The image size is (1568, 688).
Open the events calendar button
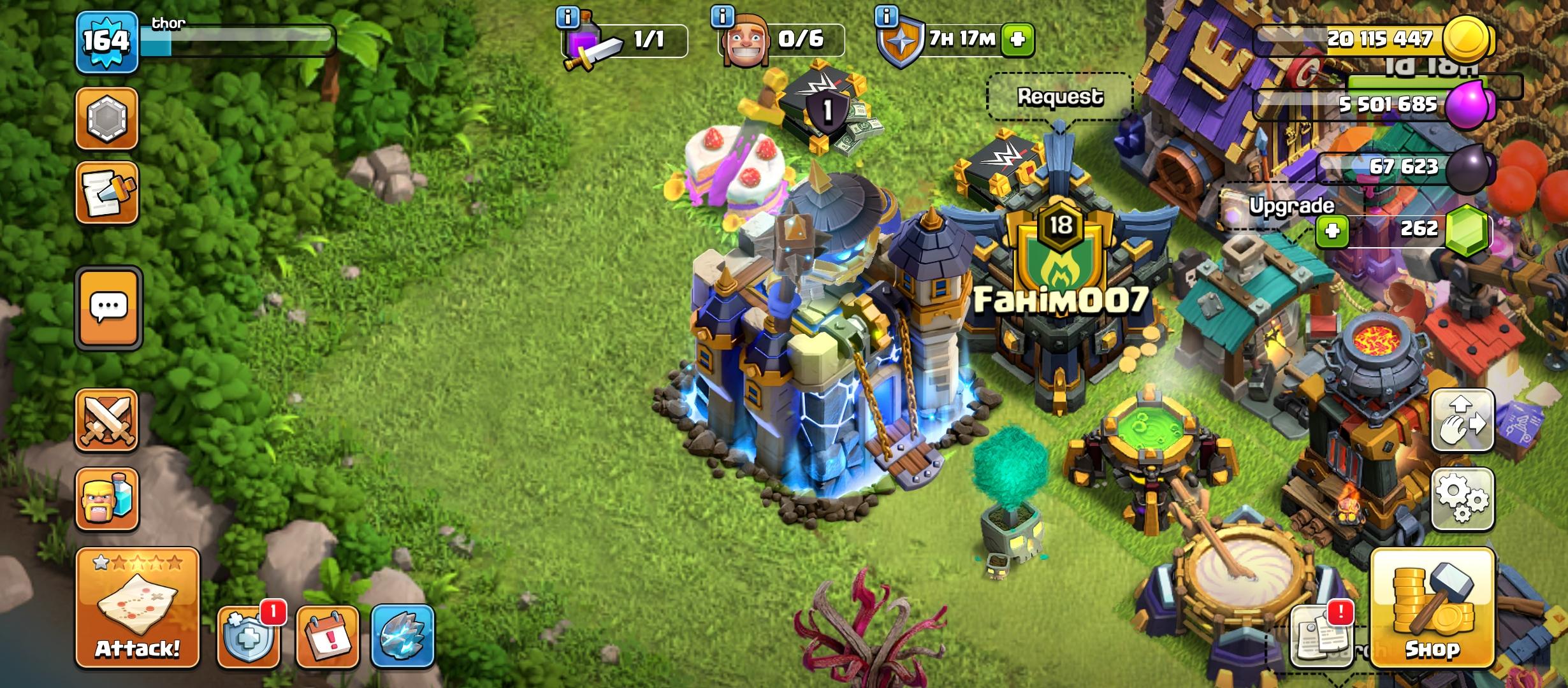tap(328, 637)
